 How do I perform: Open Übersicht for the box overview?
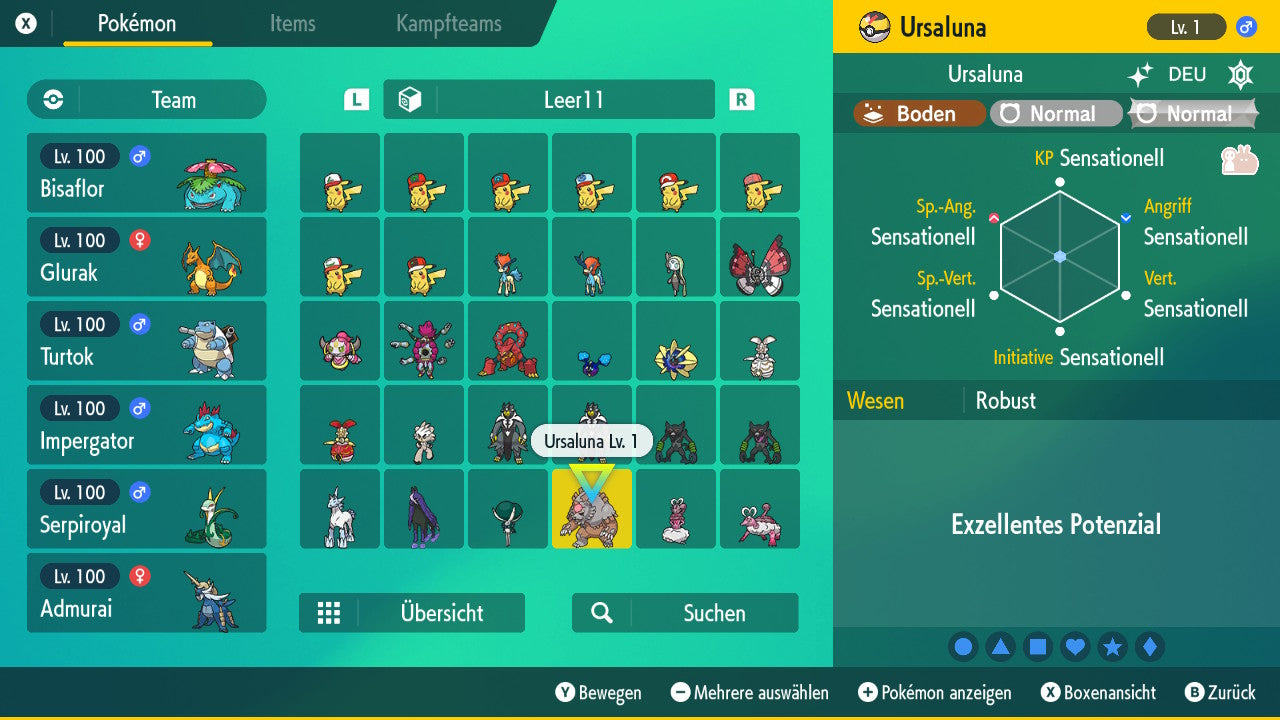441,612
